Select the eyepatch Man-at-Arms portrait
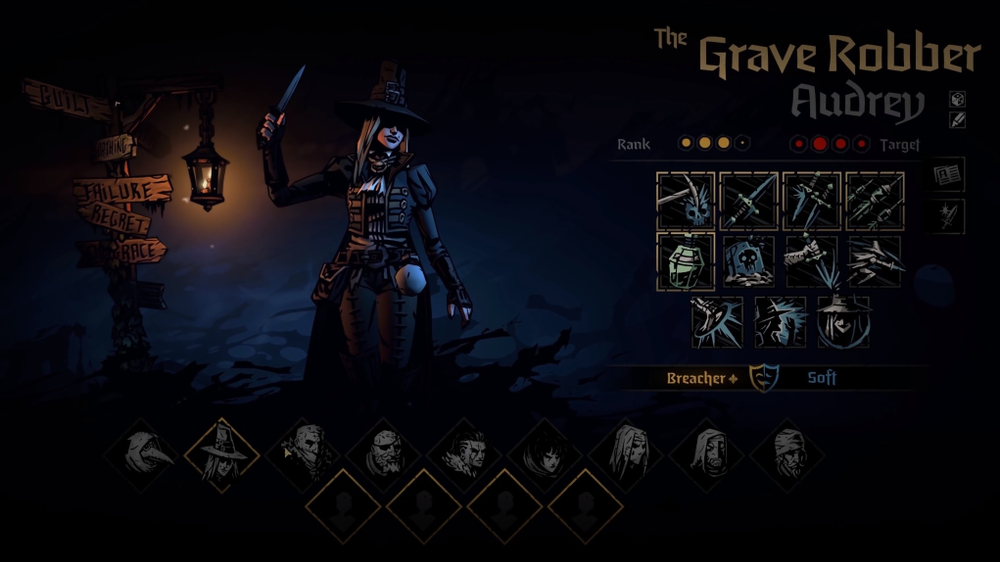1000x562 pixels. pyautogui.click(x=383, y=455)
